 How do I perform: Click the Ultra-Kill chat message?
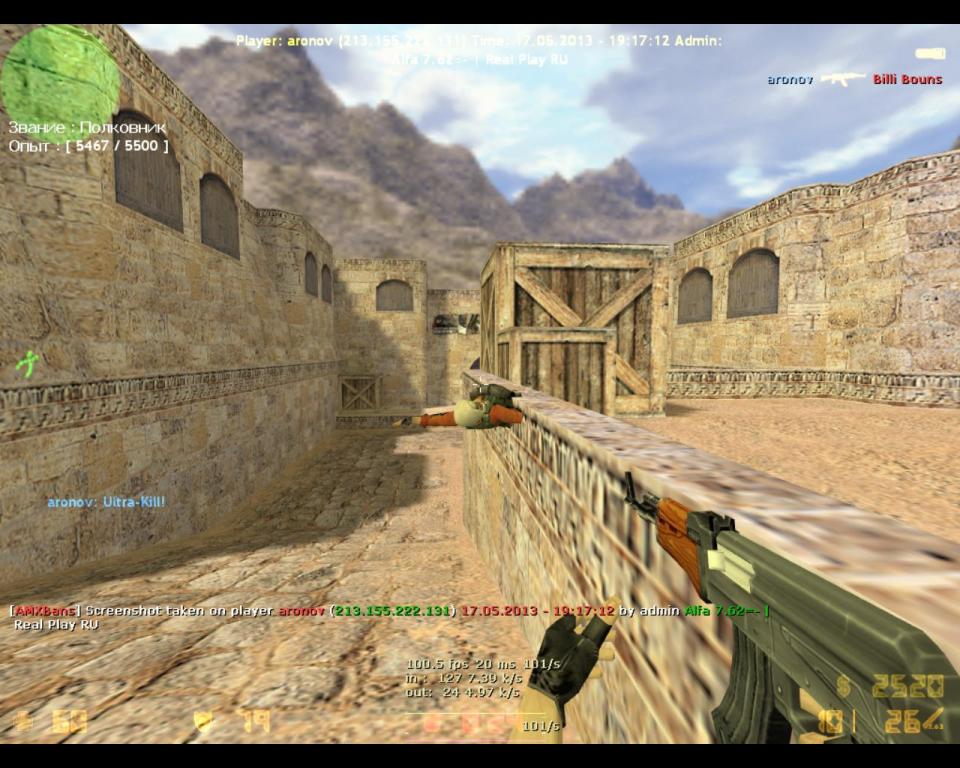(x=106, y=502)
